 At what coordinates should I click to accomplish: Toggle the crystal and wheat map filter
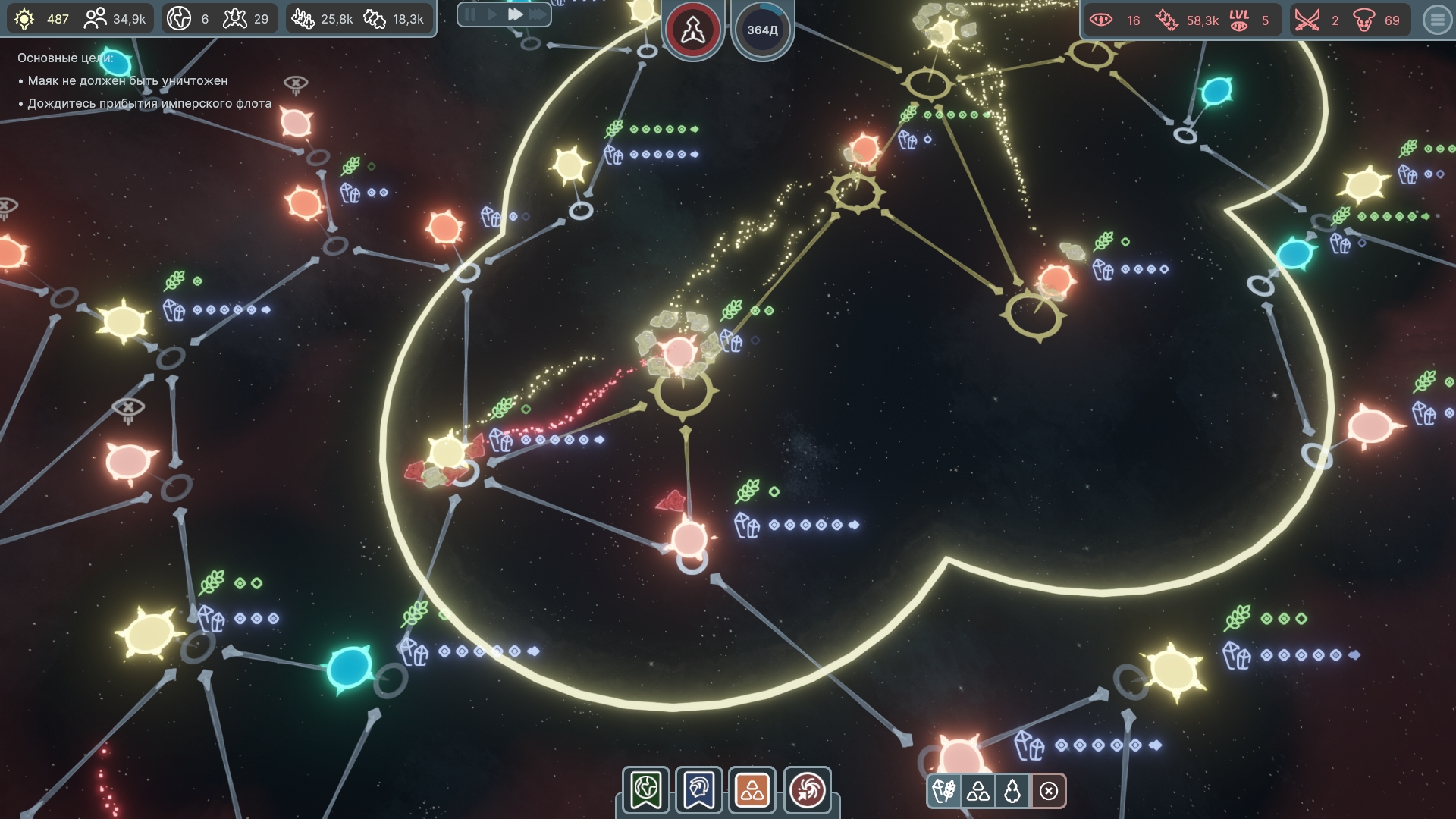click(945, 792)
